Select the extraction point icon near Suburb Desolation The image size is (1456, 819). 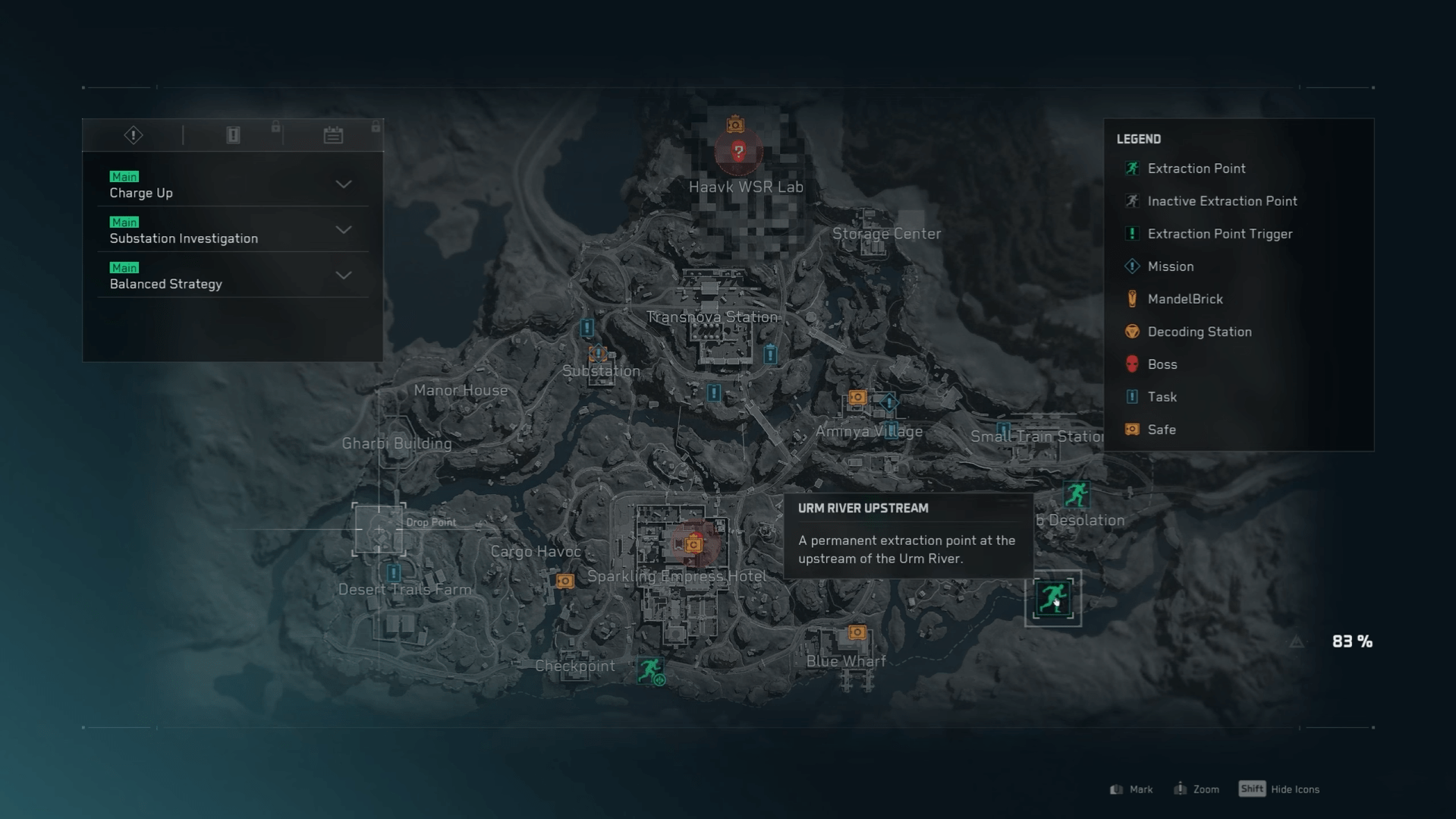point(1077,494)
